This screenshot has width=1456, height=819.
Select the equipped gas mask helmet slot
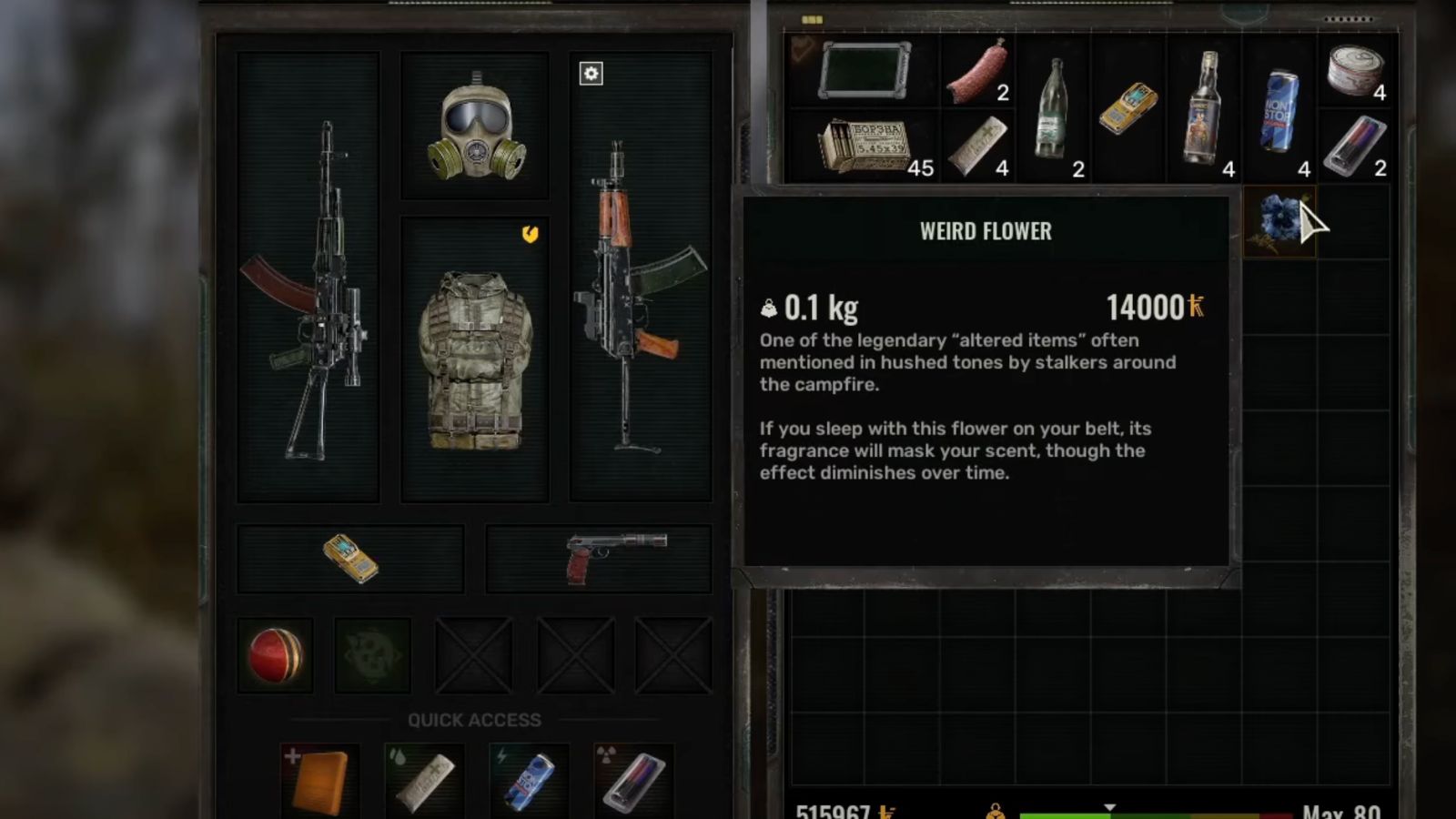pos(475,126)
